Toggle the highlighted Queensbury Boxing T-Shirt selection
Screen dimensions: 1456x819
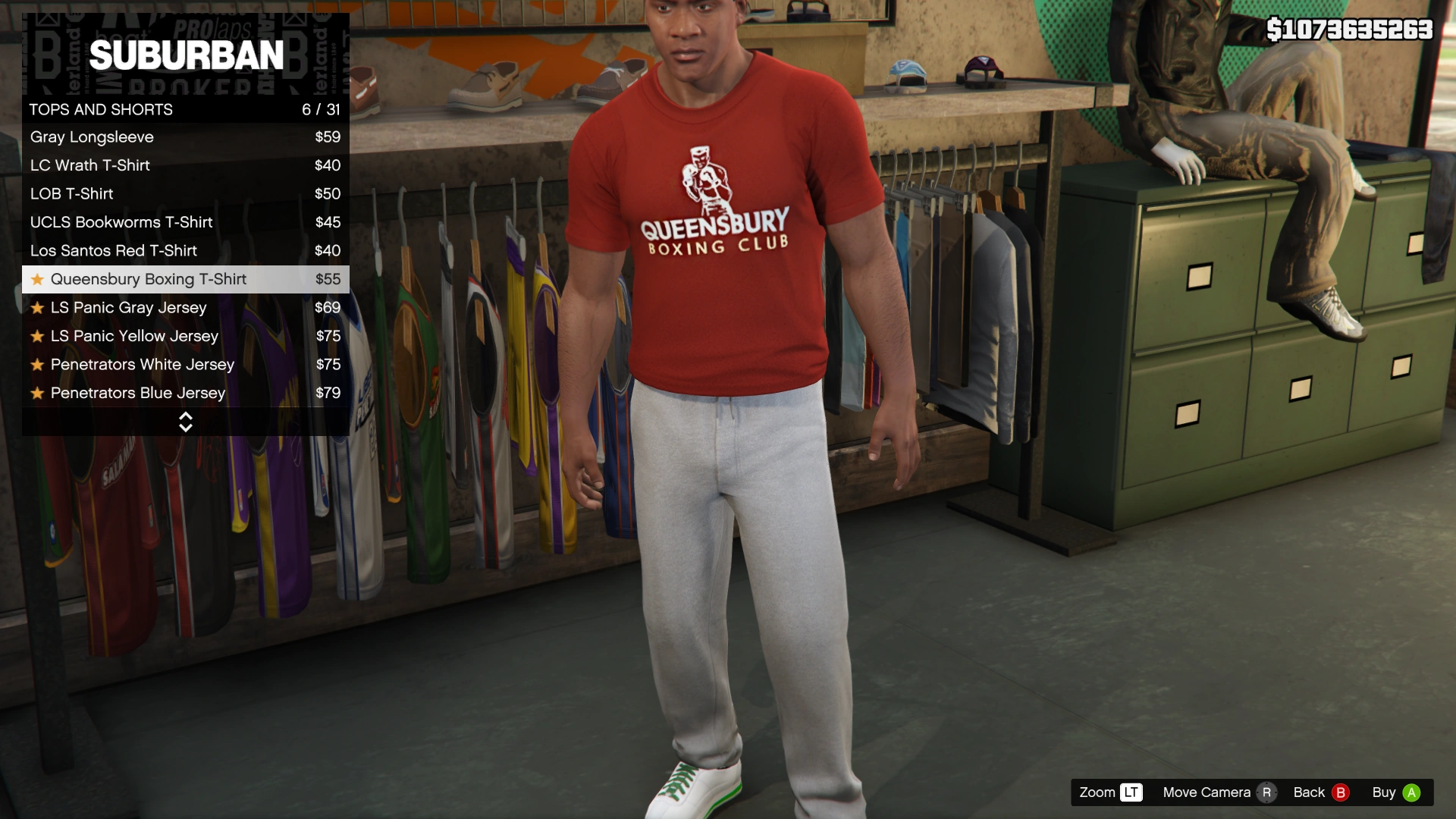tap(148, 279)
